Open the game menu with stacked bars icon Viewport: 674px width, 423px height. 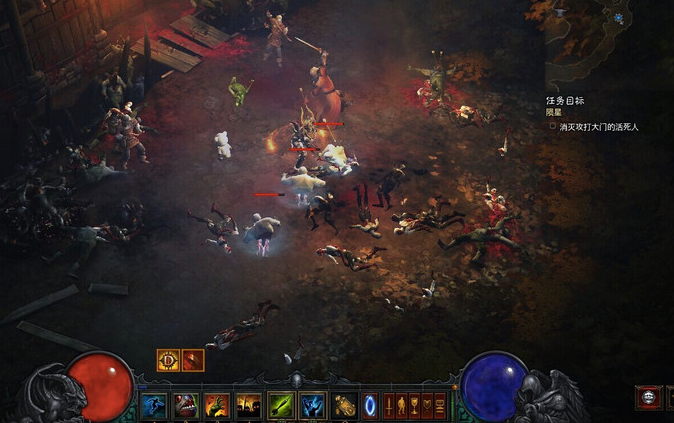[x=440, y=405]
